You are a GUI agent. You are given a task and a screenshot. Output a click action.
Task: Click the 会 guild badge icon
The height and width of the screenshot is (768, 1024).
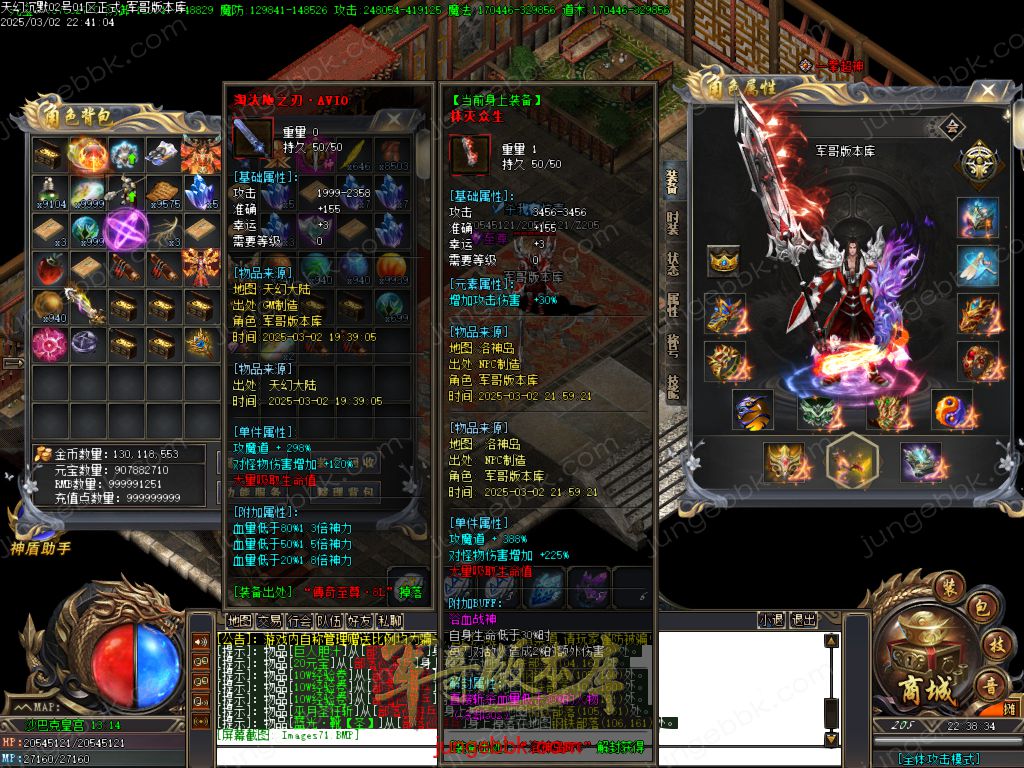click(951, 126)
